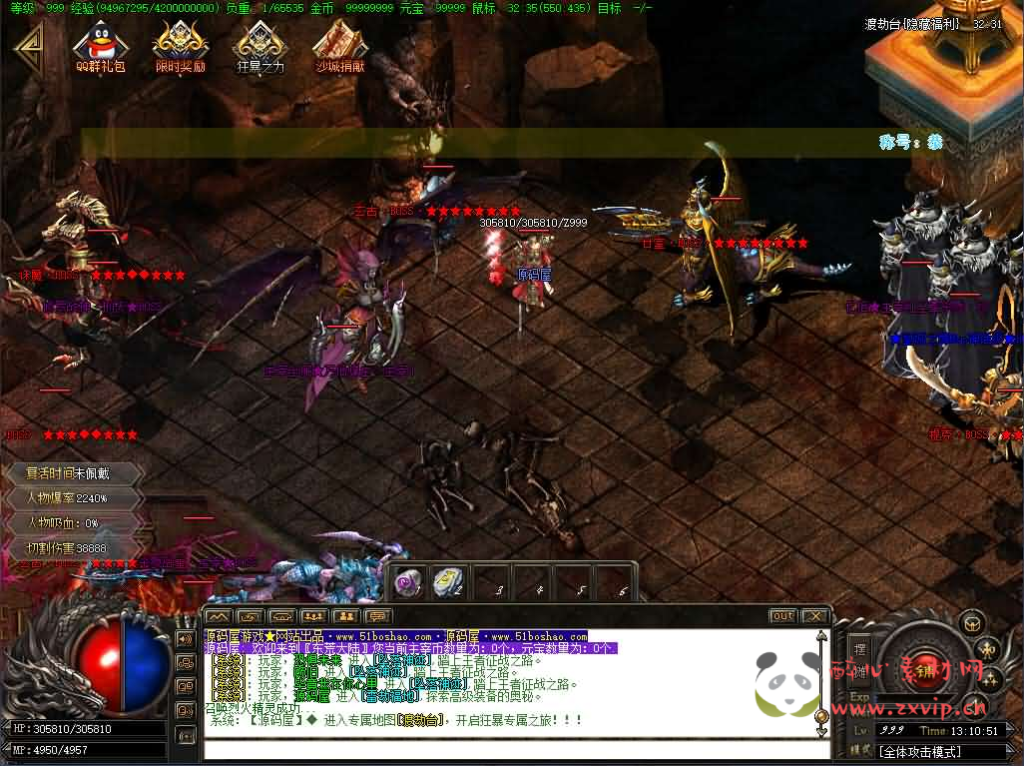
Task: Click the 复活时间 revive time panel
Action: pyautogui.click(x=72, y=473)
